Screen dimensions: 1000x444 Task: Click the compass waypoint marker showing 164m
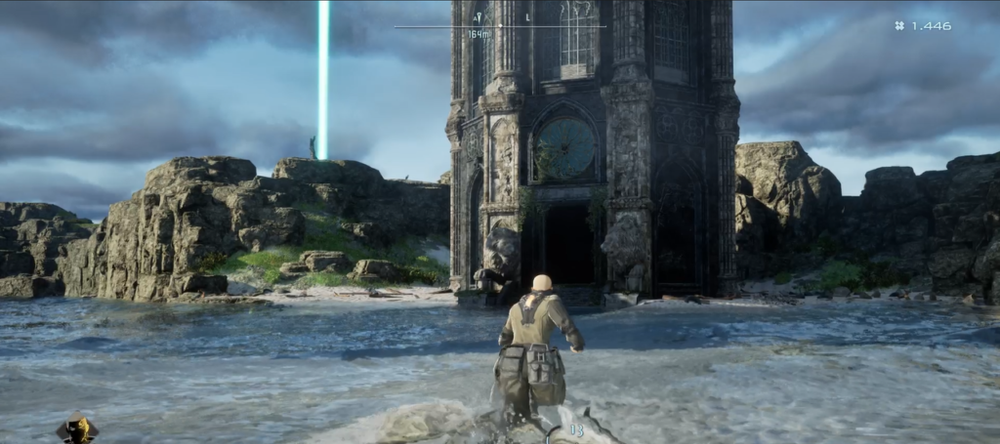click(x=479, y=19)
